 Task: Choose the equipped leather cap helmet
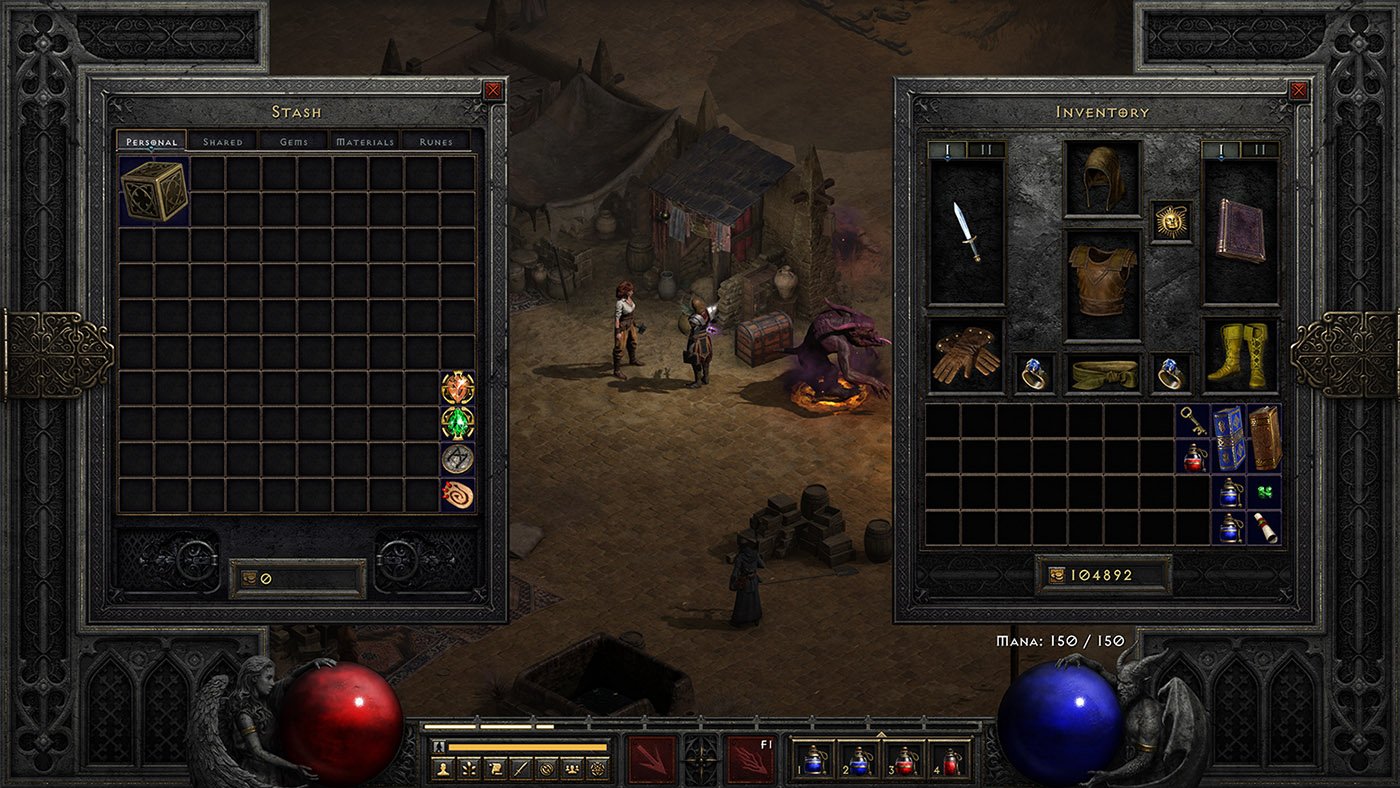click(1102, 178)
